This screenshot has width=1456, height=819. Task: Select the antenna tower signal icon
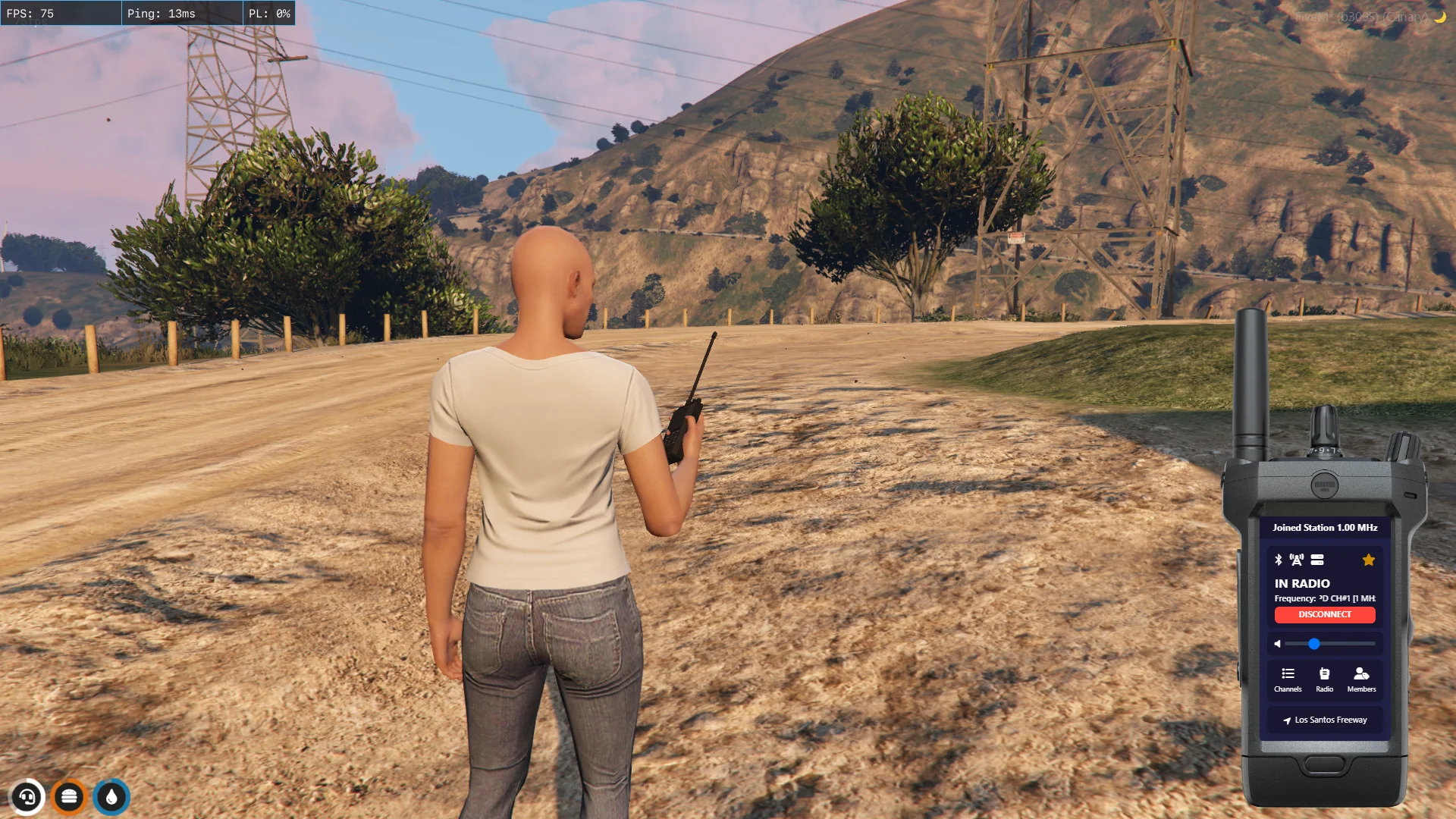tap(1297, 560)
